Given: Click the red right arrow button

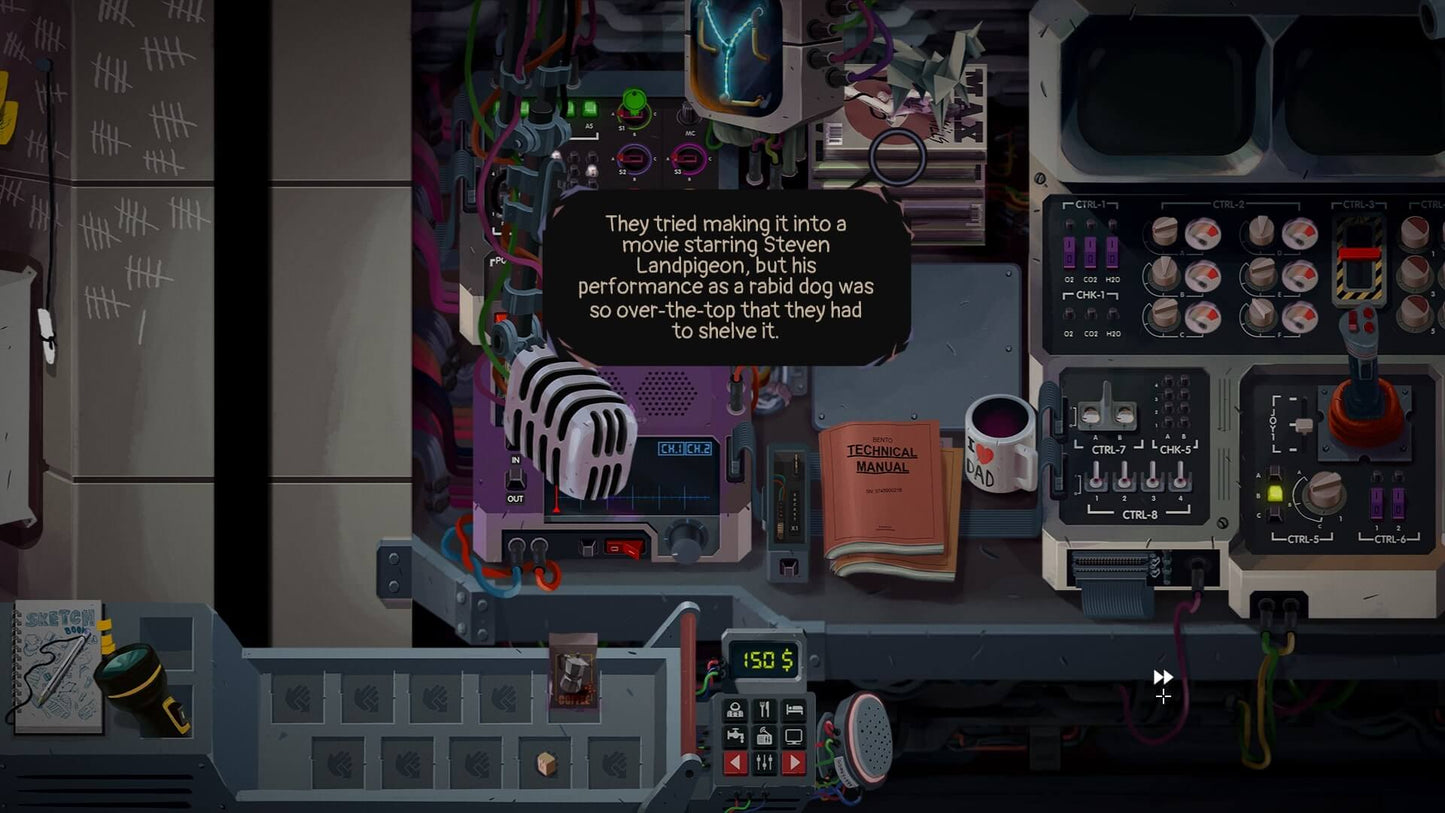Looking at the screenshot, I should (x=793, y=764).
